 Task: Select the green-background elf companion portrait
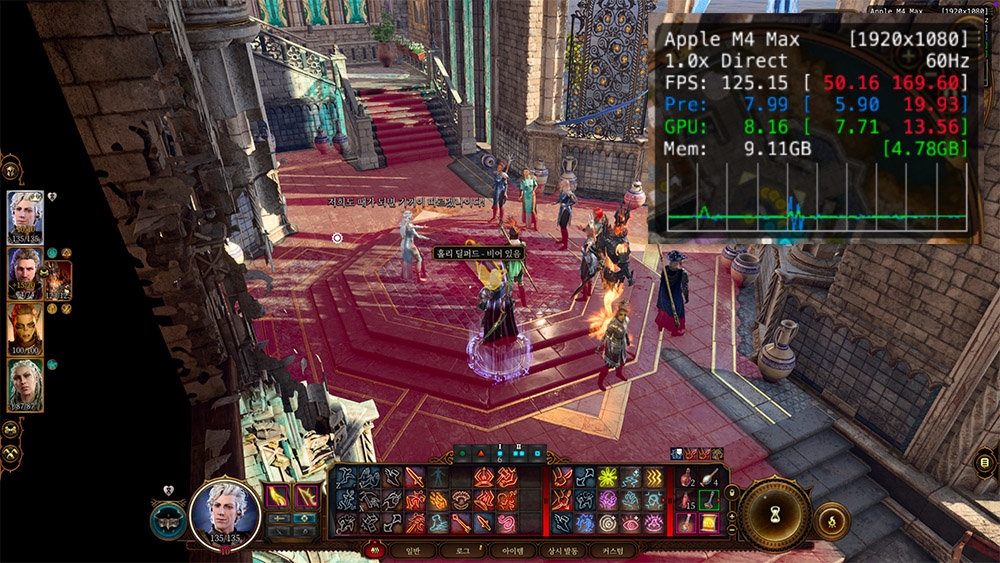tap(25, 385)
